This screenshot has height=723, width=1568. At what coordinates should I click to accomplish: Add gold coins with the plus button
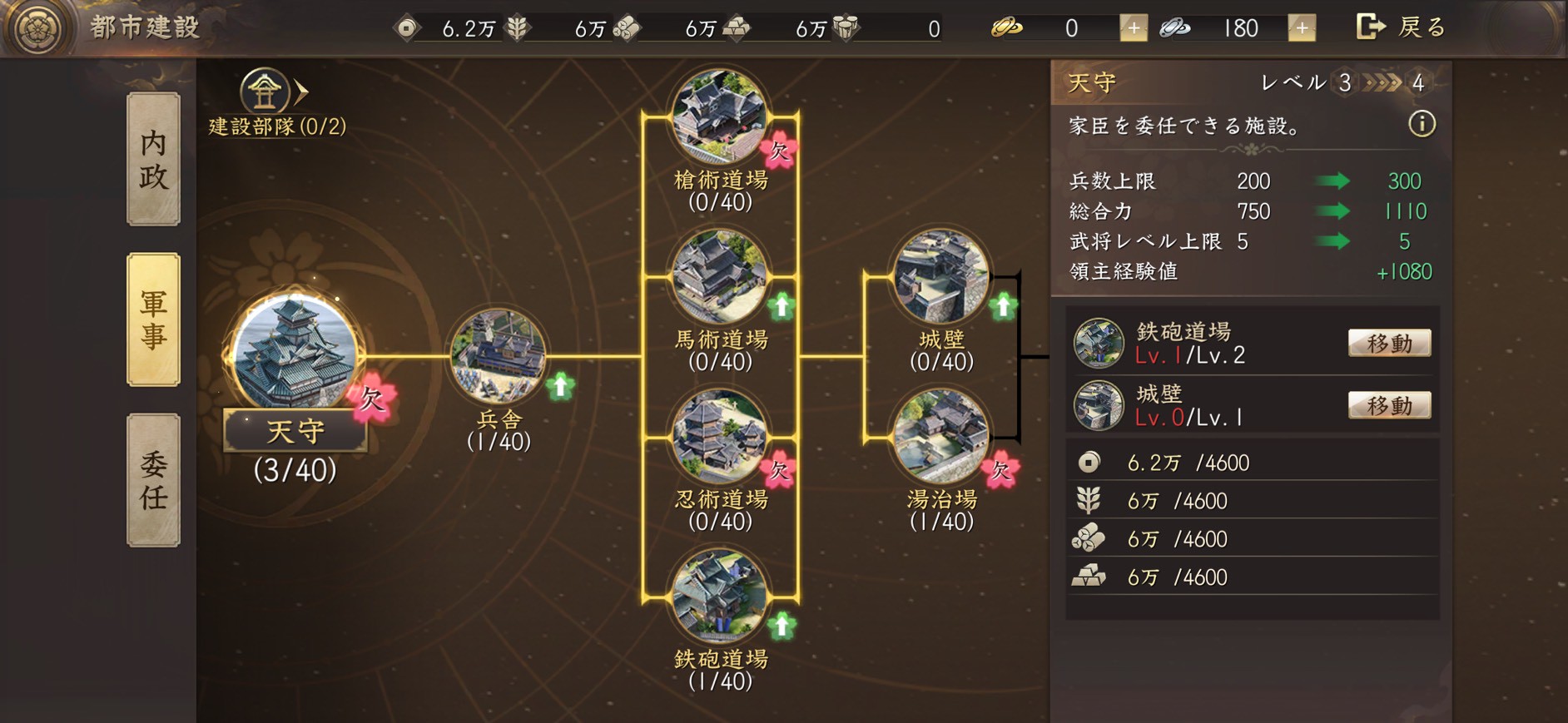pyautogui.click(x=1133, y=28)
